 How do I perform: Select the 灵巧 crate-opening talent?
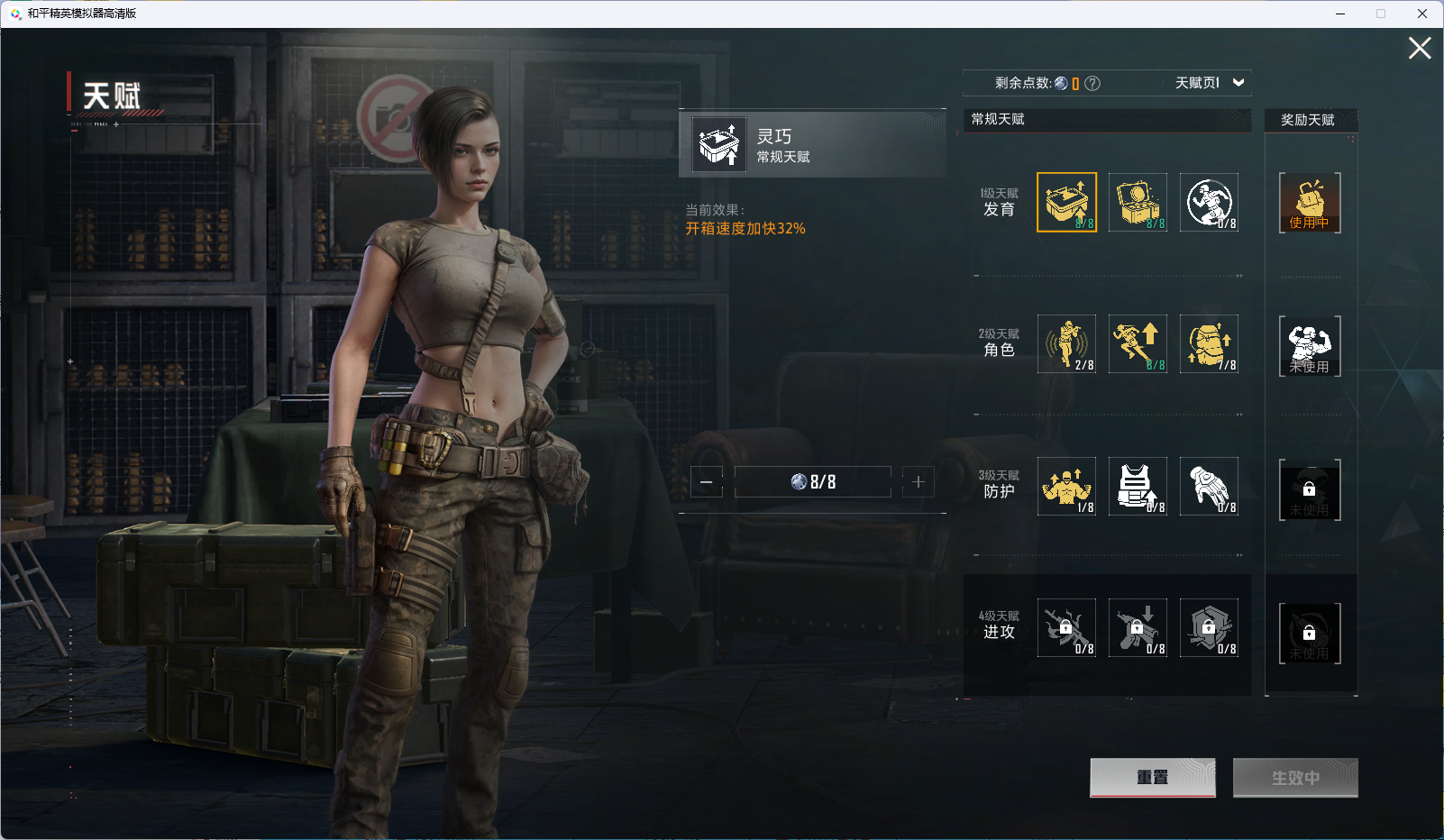pos(1066,202)
